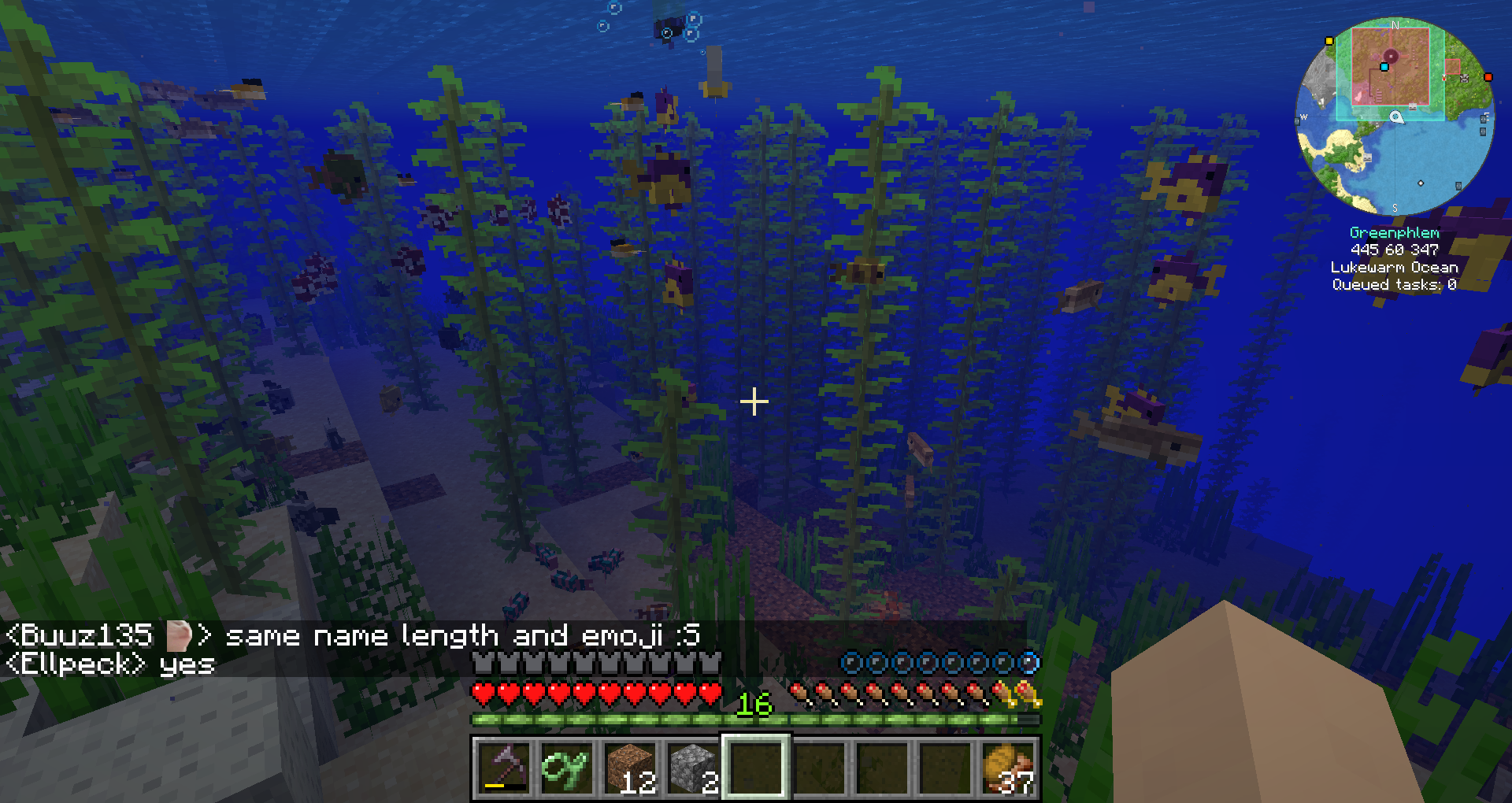Screen dimensions: 1512x803
Task: Select the green lead item slot
Action: 567,767
